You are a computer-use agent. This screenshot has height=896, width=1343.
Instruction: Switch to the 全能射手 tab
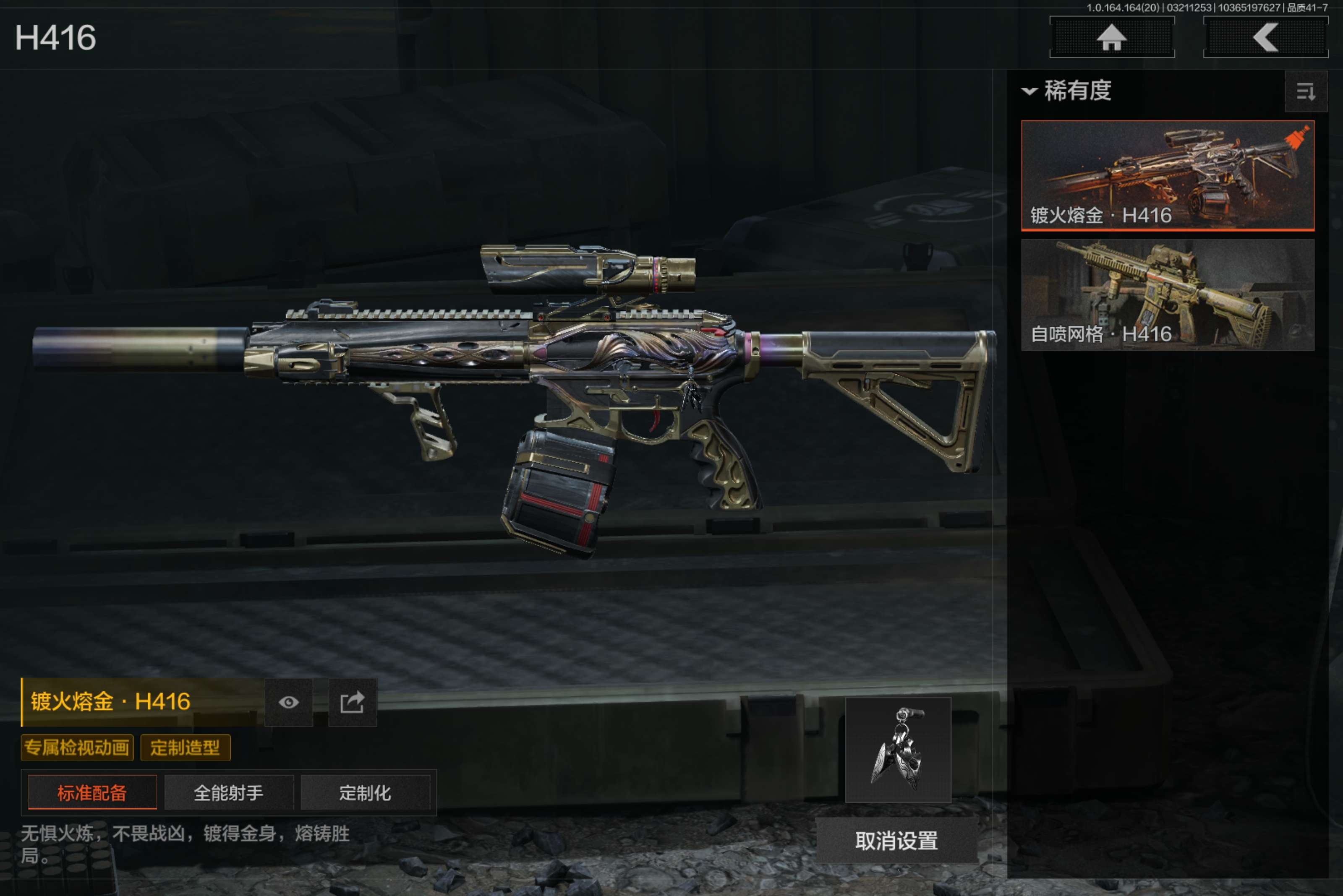point(229,792)
